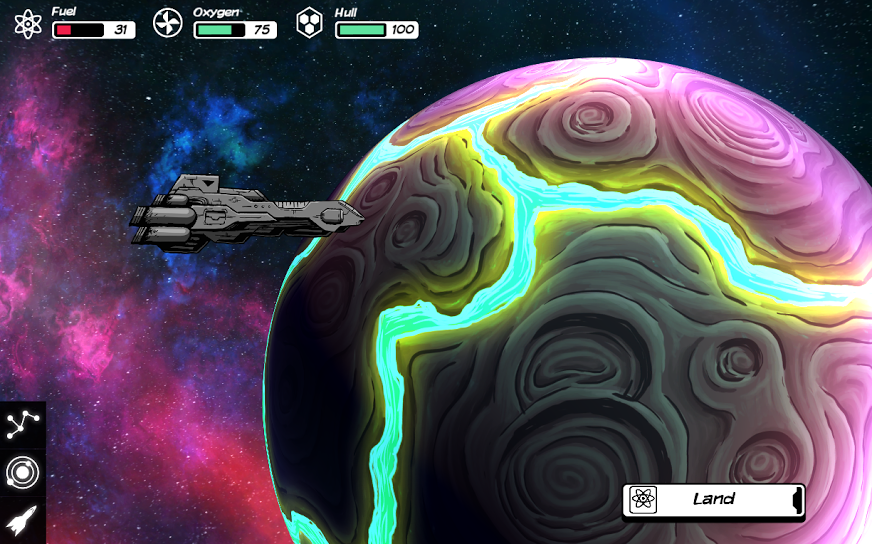This screenshot has width=872, height=544.
Task: Open the rocket ship menu icon
Action: 22,520
